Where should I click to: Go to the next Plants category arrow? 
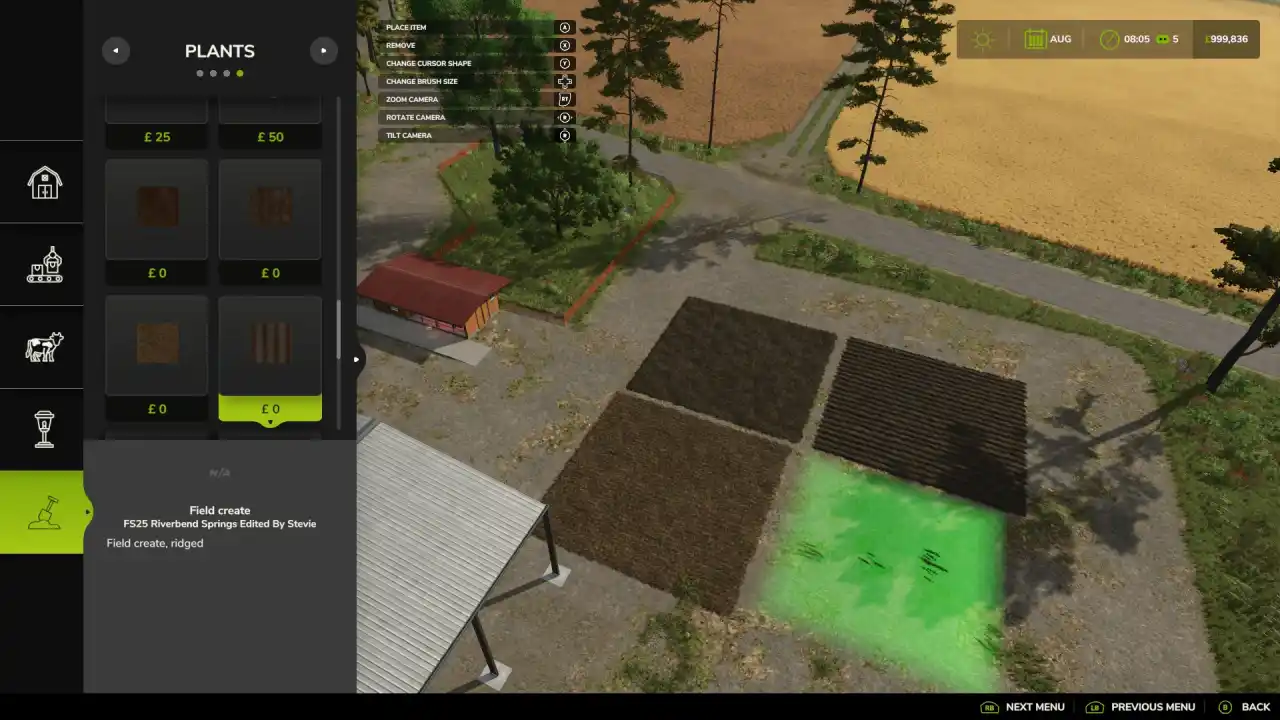pyautogui.click(x=323, y=51)
